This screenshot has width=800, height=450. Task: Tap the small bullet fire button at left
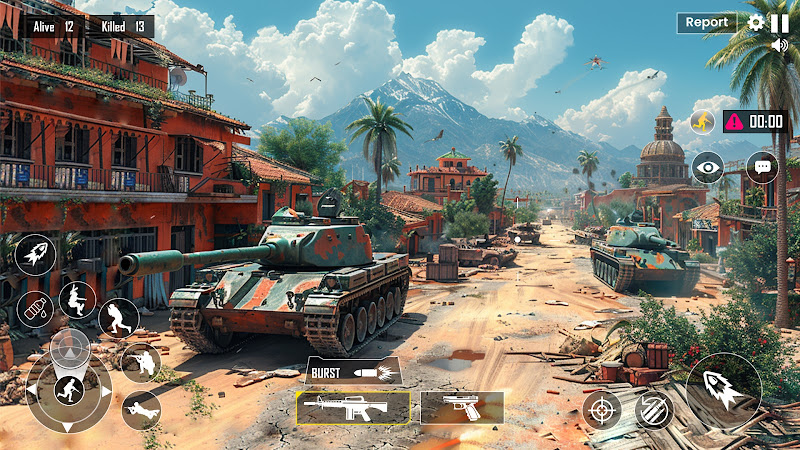[x=35, y=254]
